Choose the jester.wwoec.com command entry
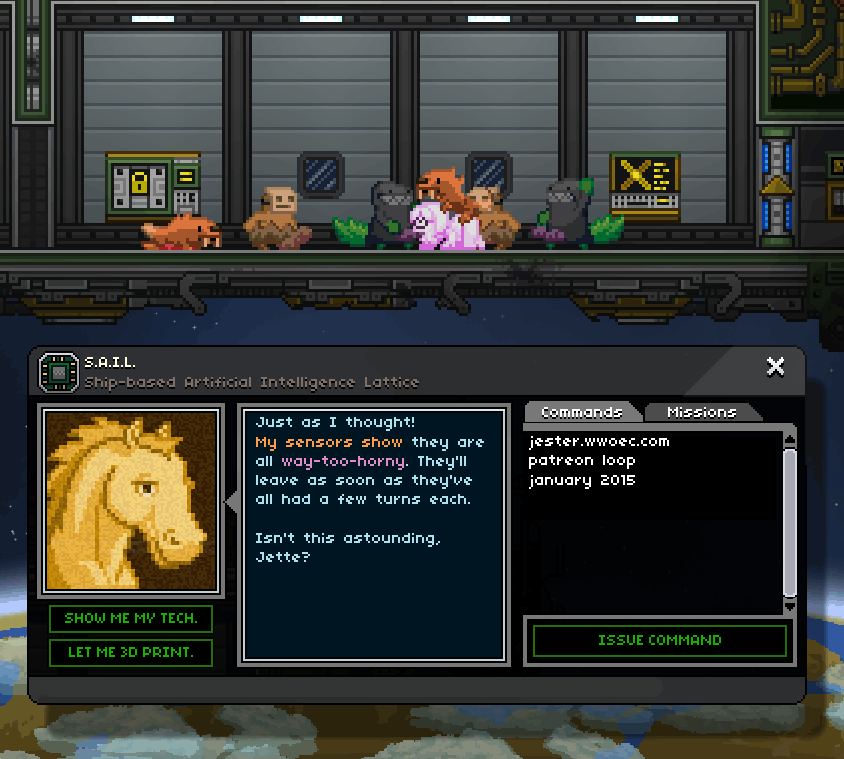This screenshot has width=844, height=759. [x=599, y=441]
